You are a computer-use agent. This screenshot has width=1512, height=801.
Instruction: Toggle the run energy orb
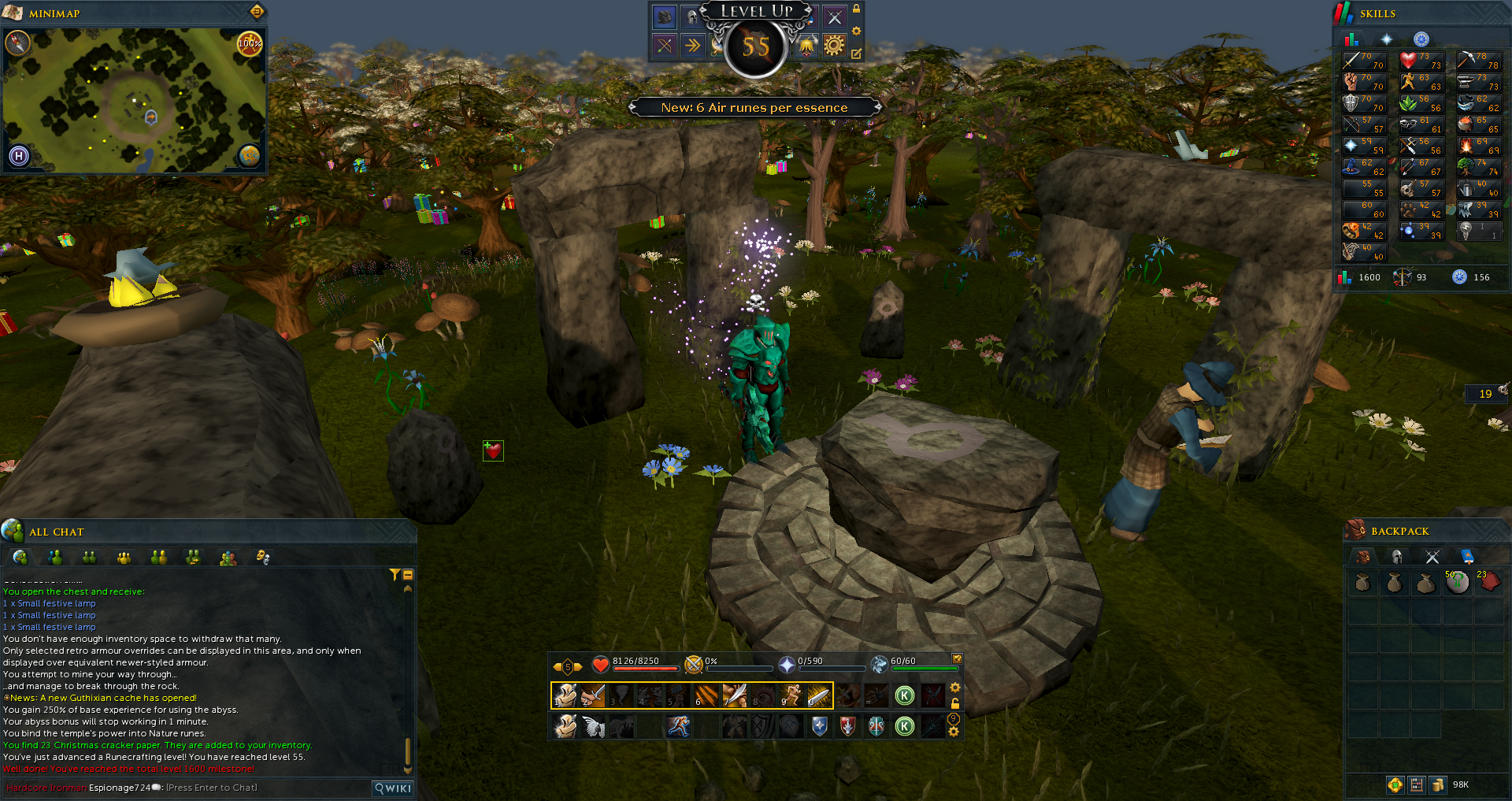(249, 43)
